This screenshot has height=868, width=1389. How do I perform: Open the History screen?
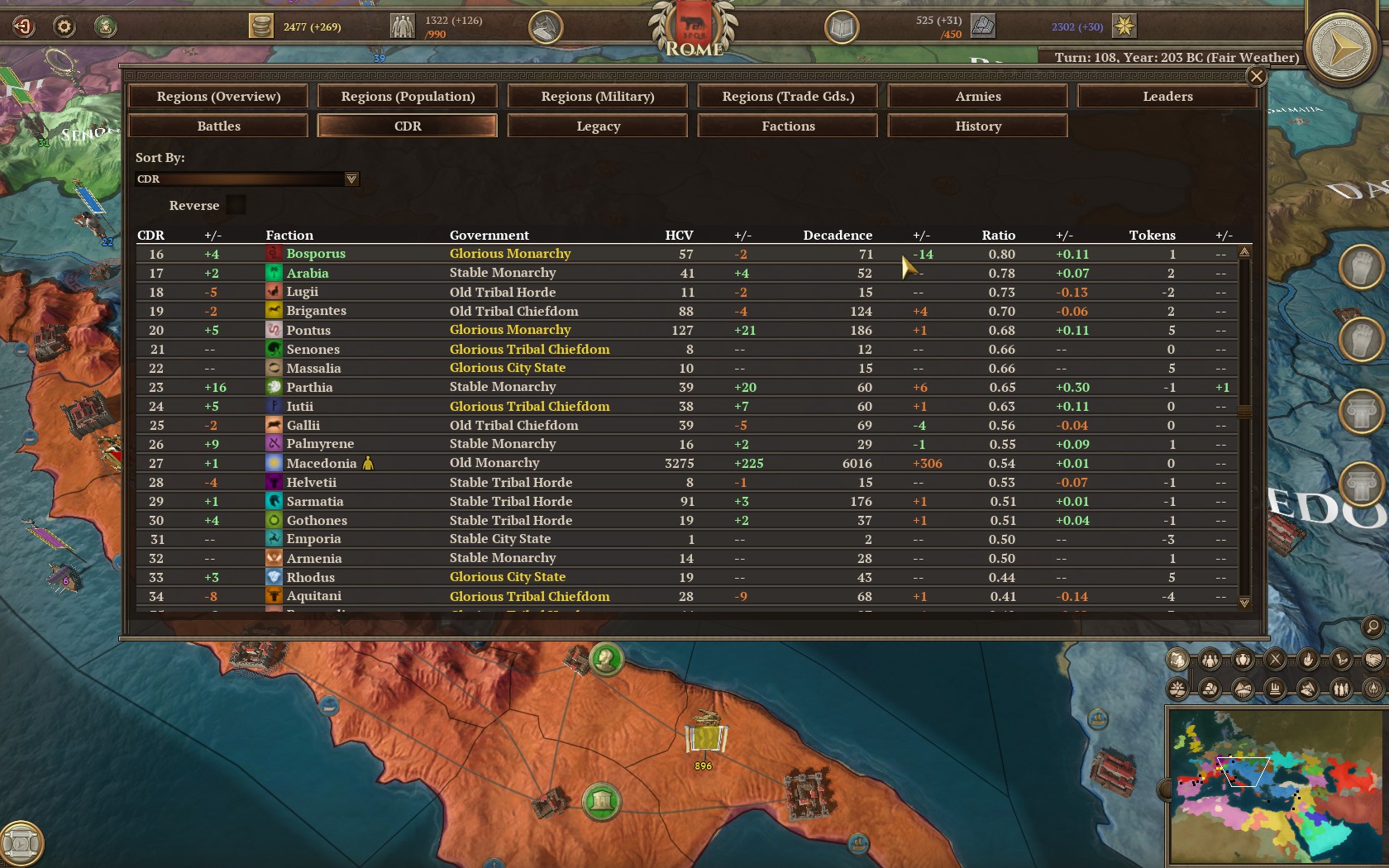click(977, 126)
